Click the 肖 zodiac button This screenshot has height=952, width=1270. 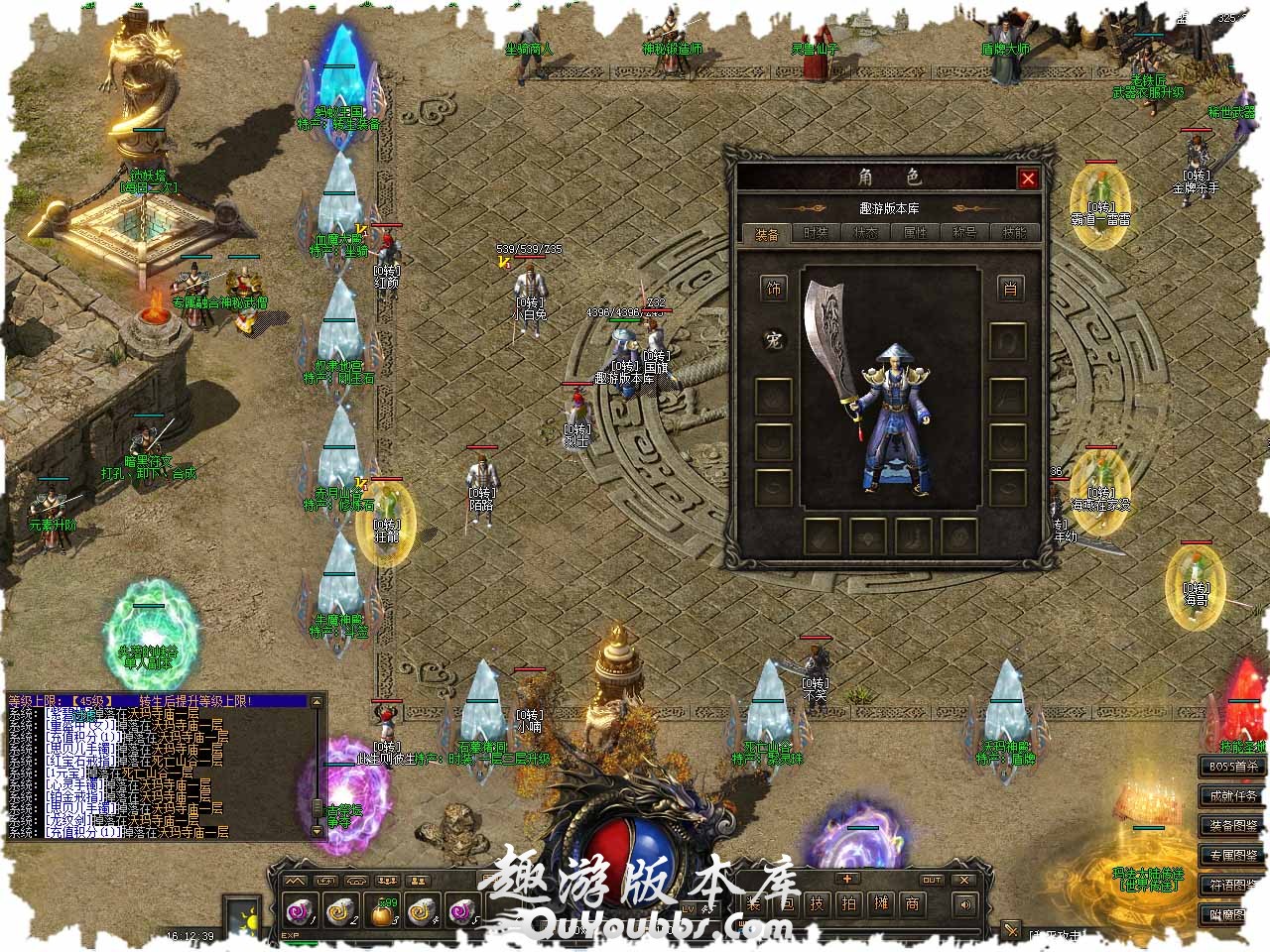point(1009,289)
